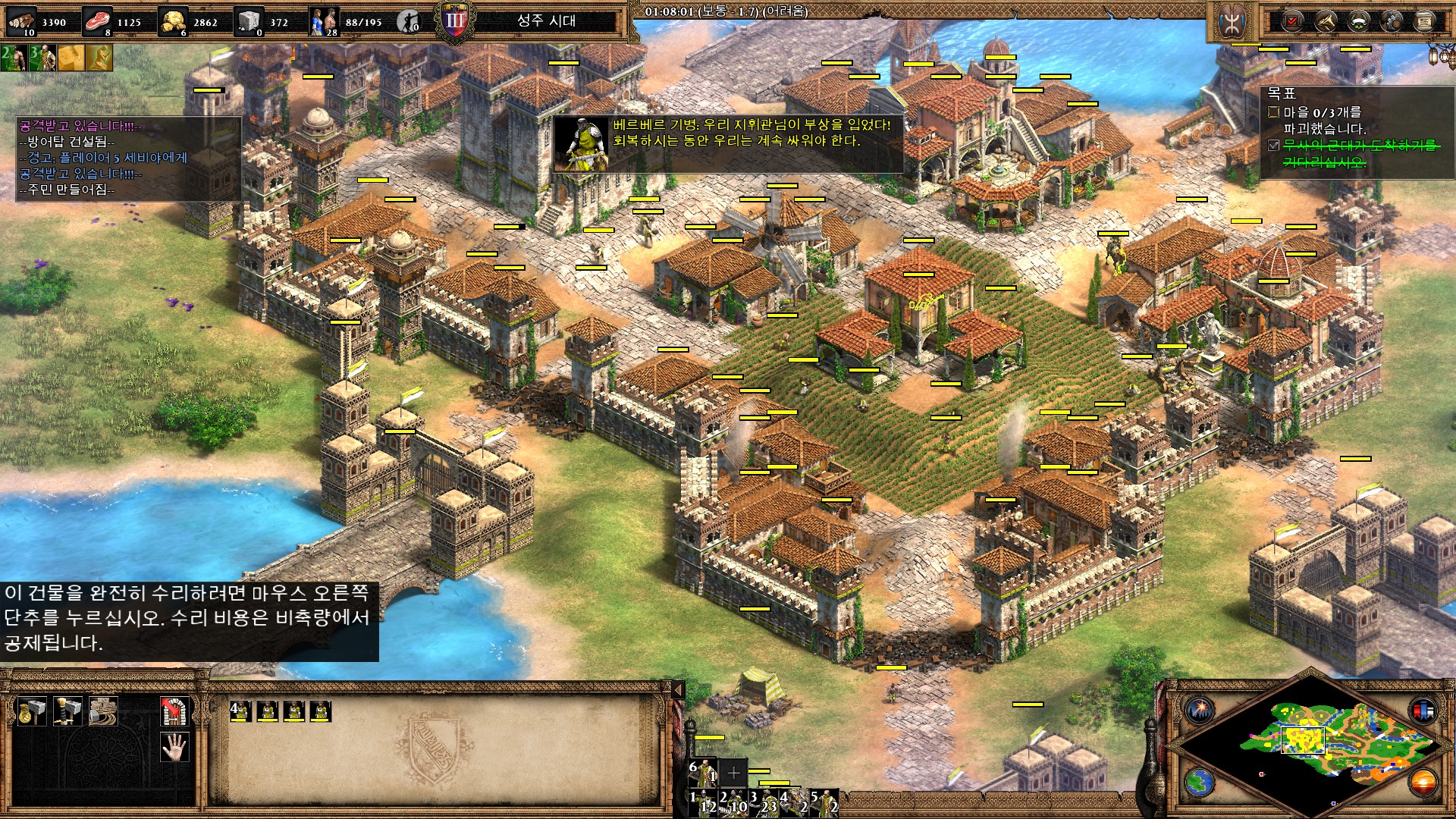1456x819 pixels.
Task: Click the idle villager icon in the top bar
Action: [409, 22]
